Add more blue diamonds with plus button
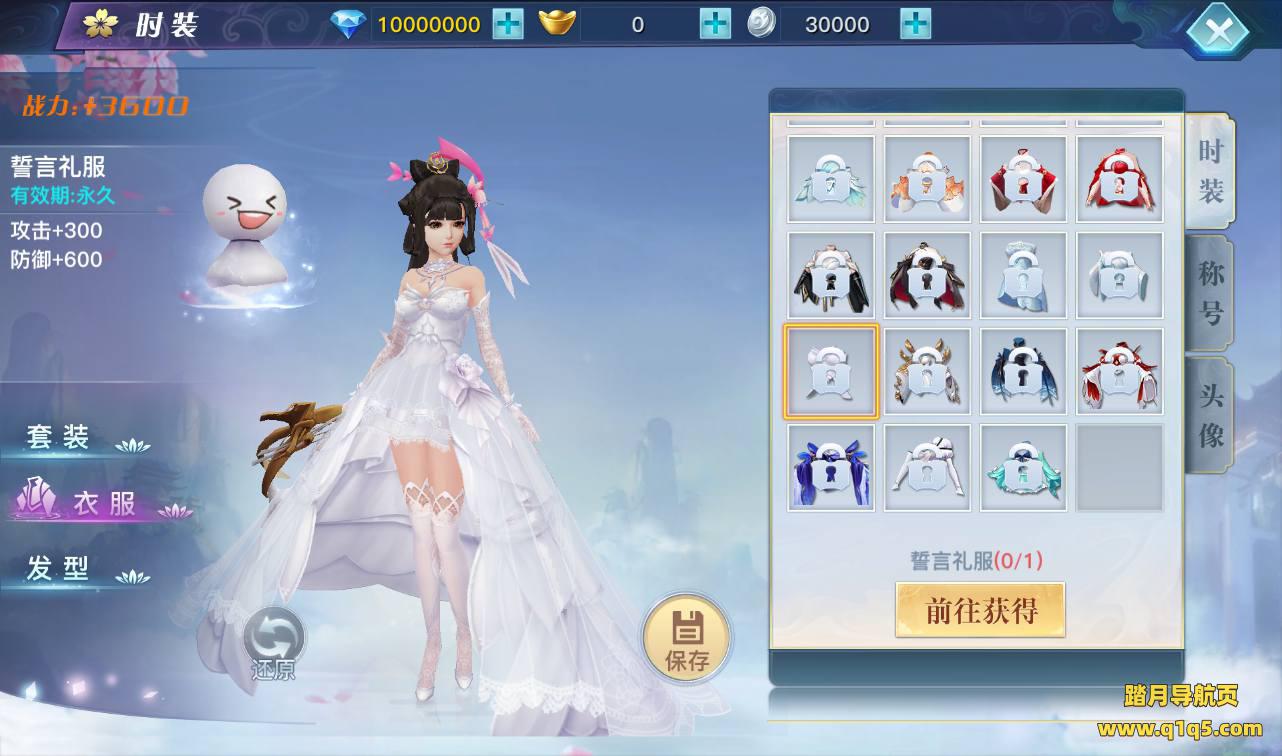Screen dimensions: 1282x756 (508, 24)
